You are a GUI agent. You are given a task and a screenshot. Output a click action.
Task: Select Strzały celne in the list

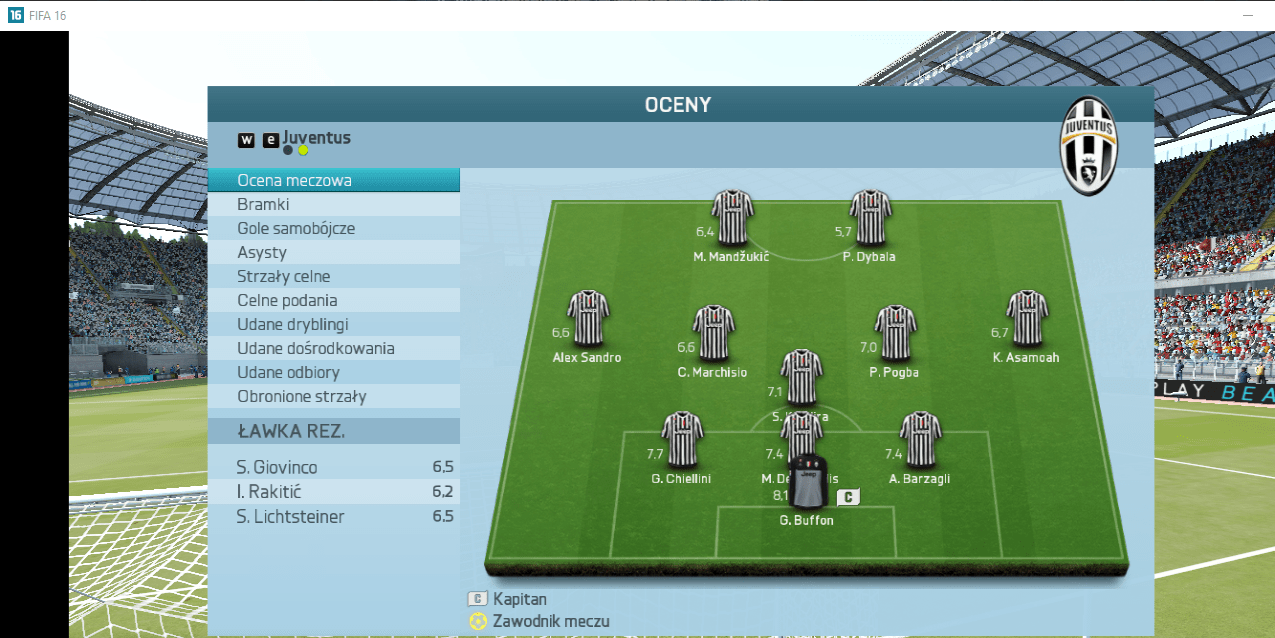333,277
